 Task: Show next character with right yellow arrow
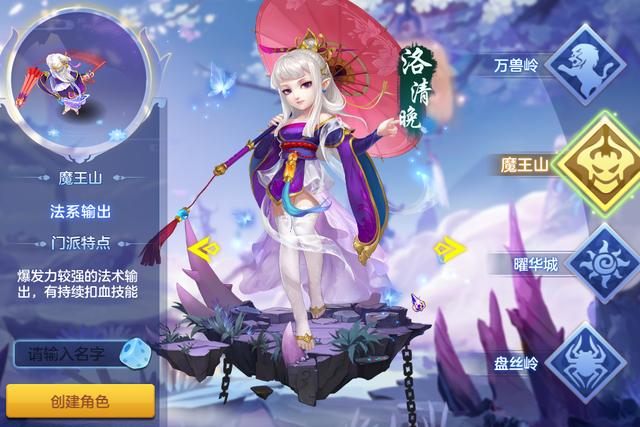click(x=452, y=247)
